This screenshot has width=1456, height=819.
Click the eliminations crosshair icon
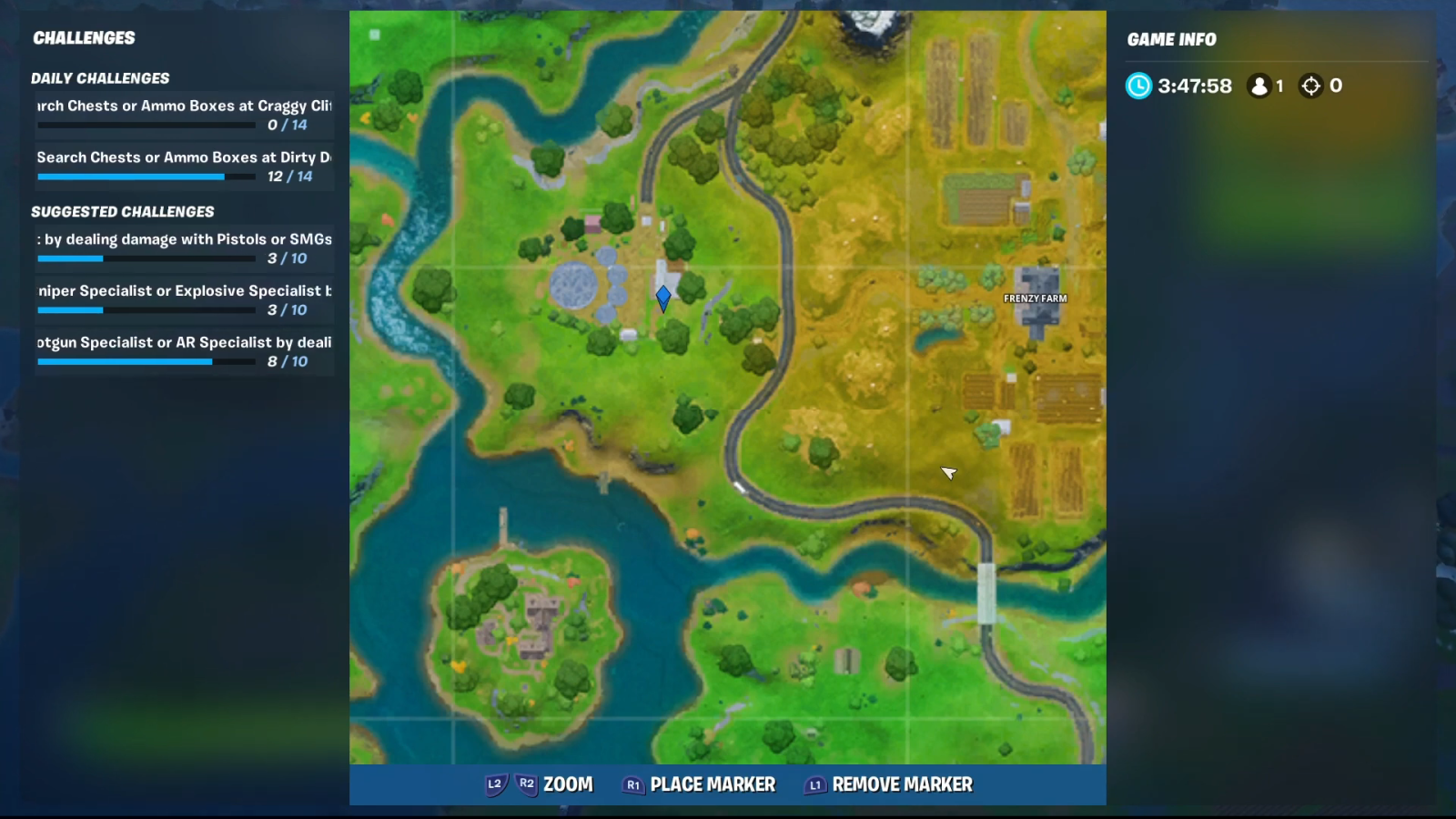point(1310,86)
